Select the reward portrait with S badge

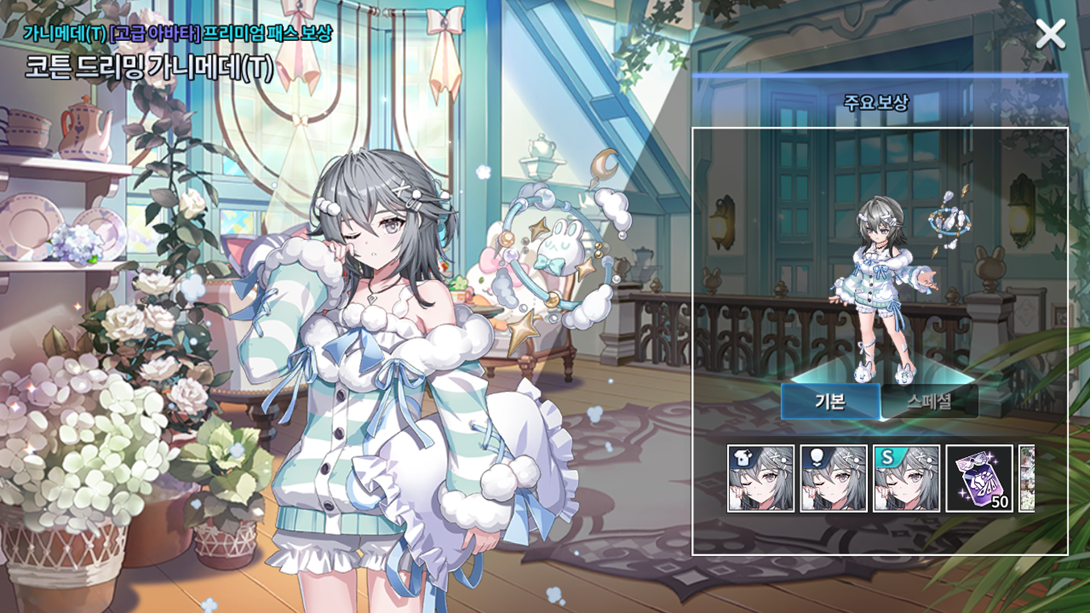(907, 479)
